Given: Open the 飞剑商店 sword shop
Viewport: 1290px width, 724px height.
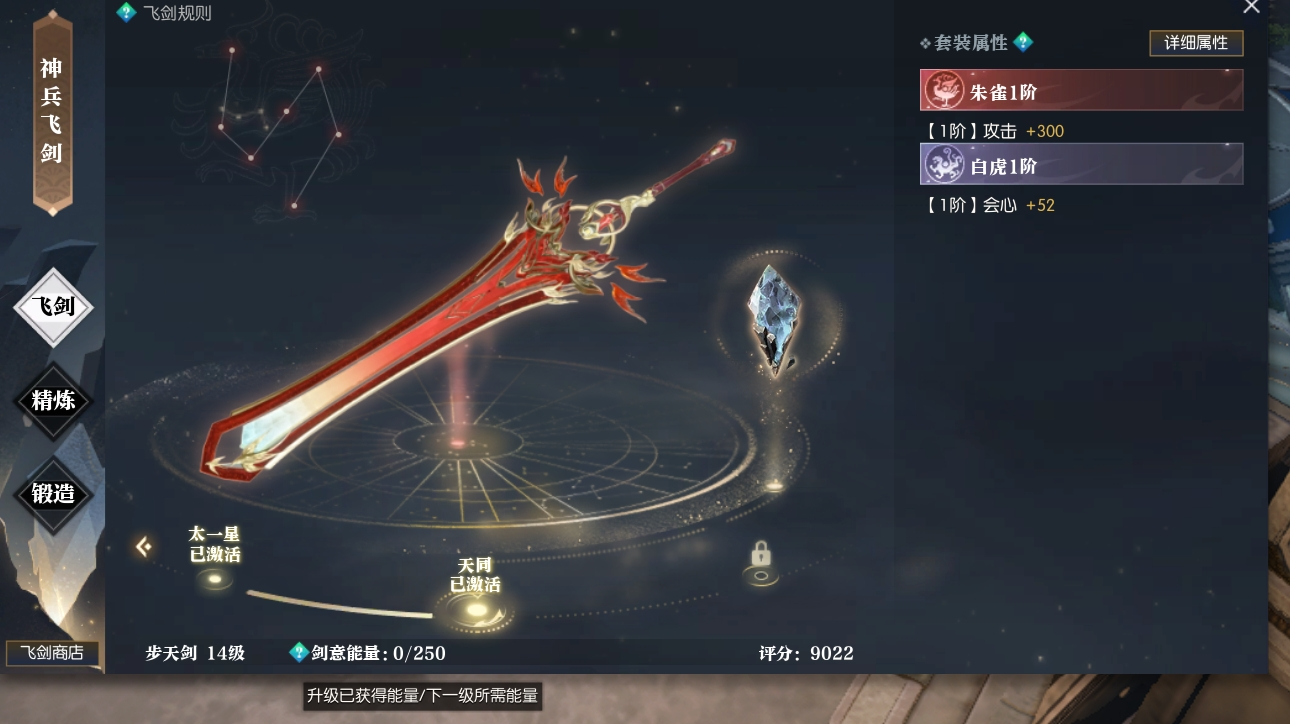Looking at the screenshot, I should click(53, 654).
